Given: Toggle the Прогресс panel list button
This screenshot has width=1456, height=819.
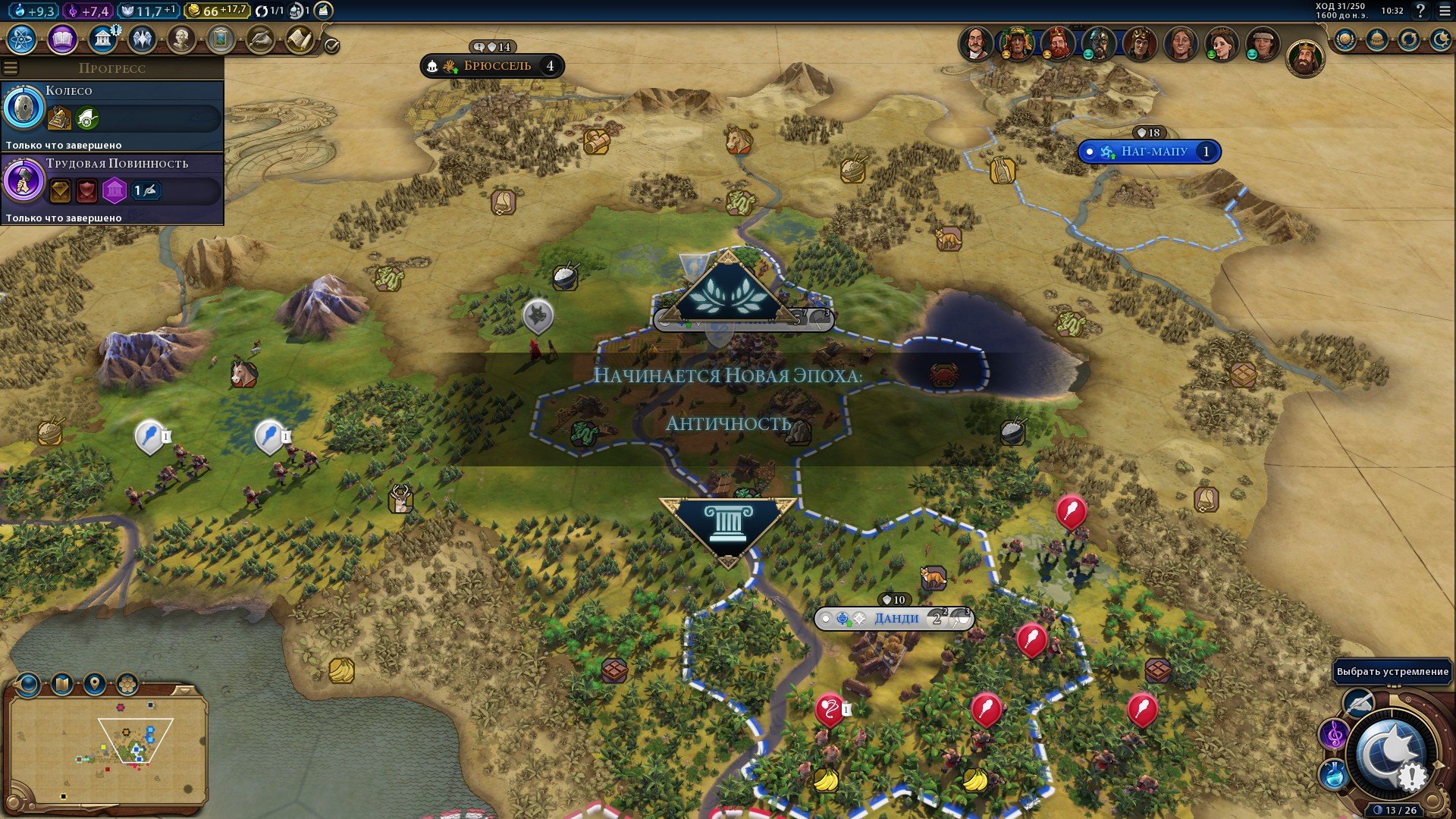Looking at the screenshot, I should (x=11, y=68).
